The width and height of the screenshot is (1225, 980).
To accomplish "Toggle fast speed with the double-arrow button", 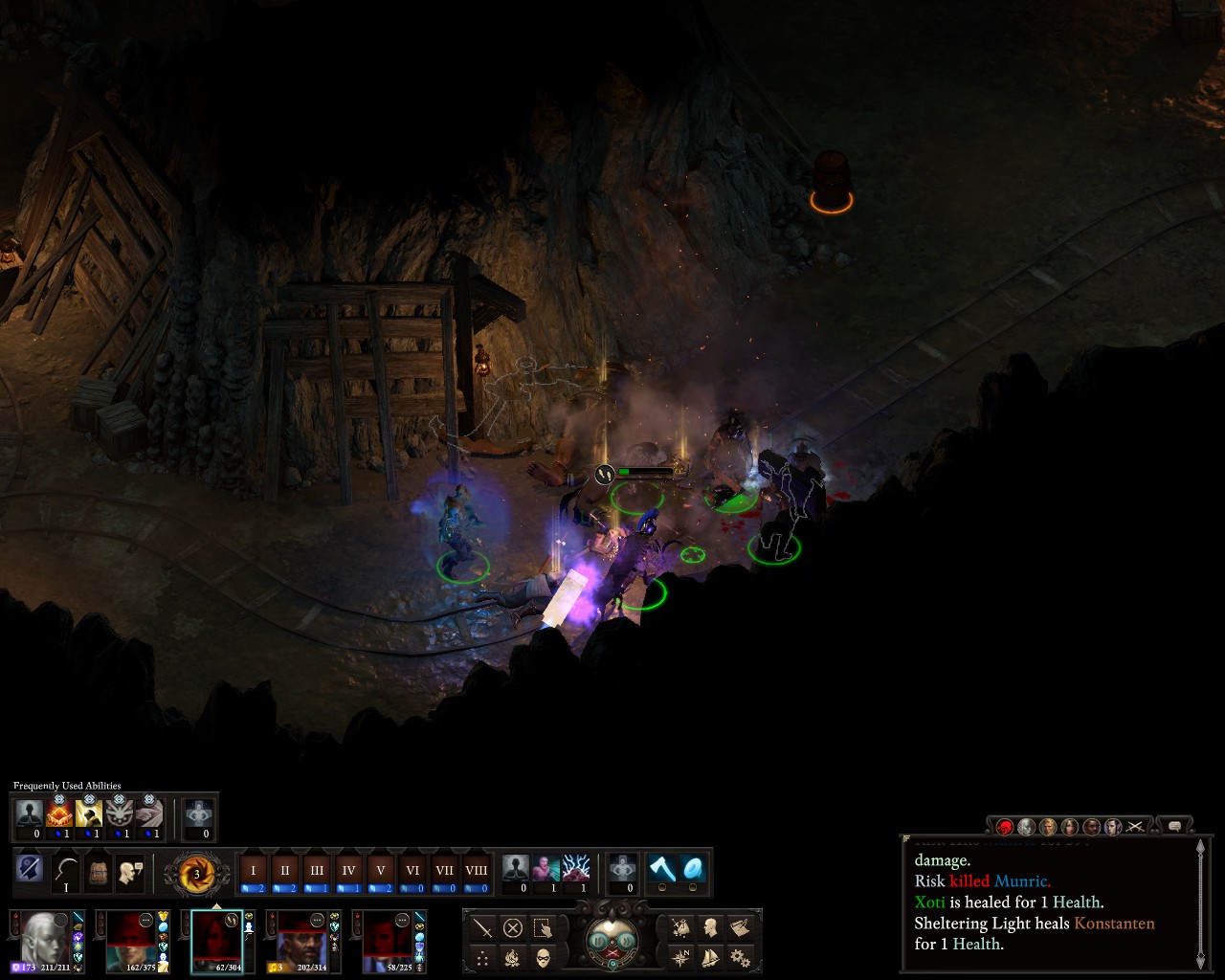I will pyautogui.click(x=625, y=940).
